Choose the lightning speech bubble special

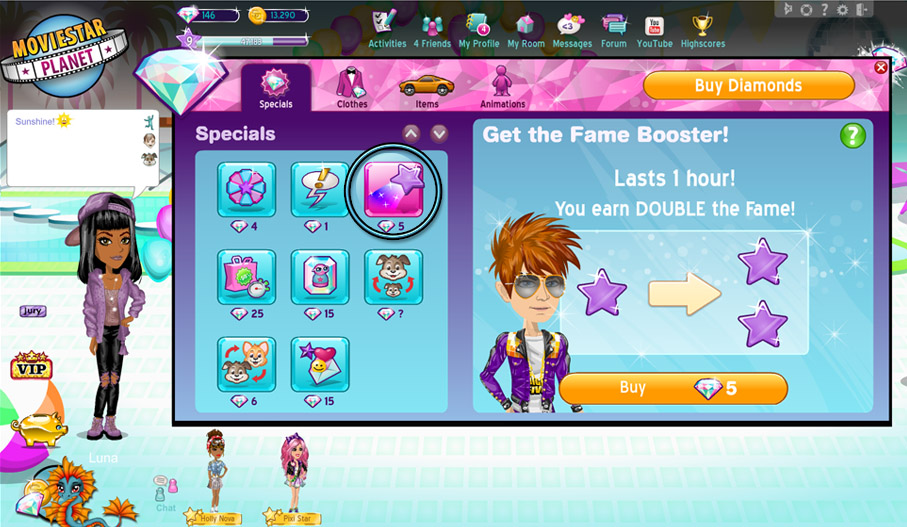click(x=320, y=189)
